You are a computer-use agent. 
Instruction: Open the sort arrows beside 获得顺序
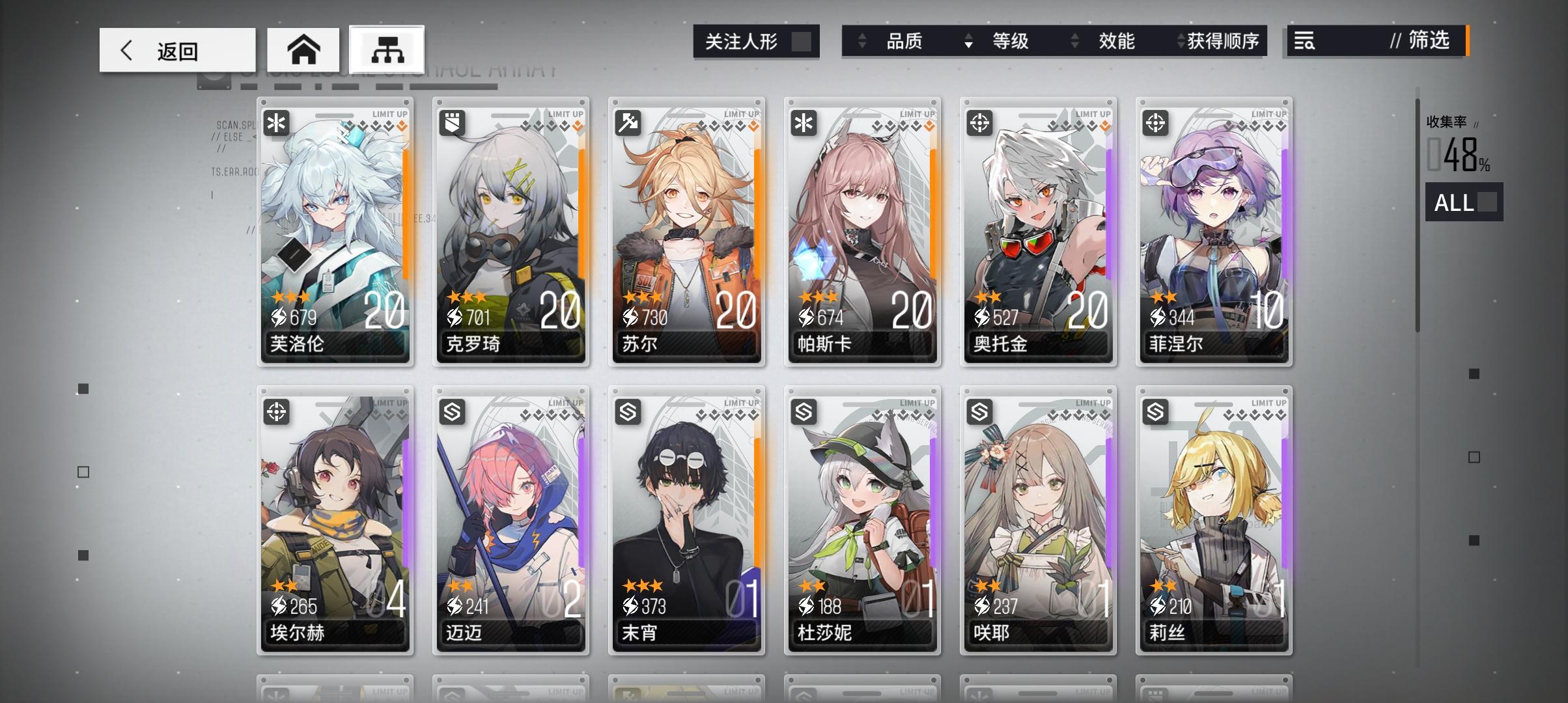(1180, 41)
